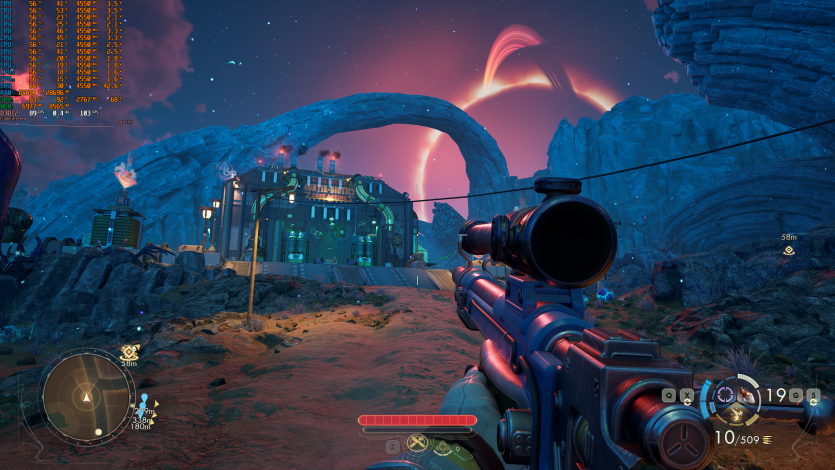Image resolution: width=835 pixels, height=470 pixels.
Task: Use the crossed-tools heal item under the health bar
Action: point(418,443)
